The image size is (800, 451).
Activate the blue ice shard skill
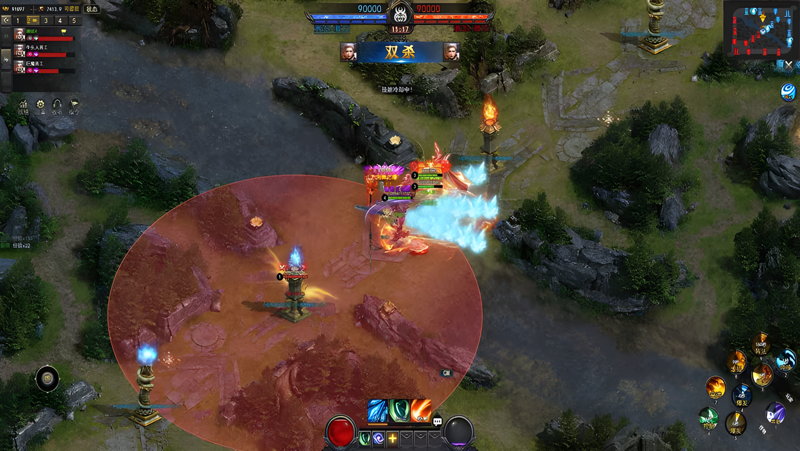point(379,410)
